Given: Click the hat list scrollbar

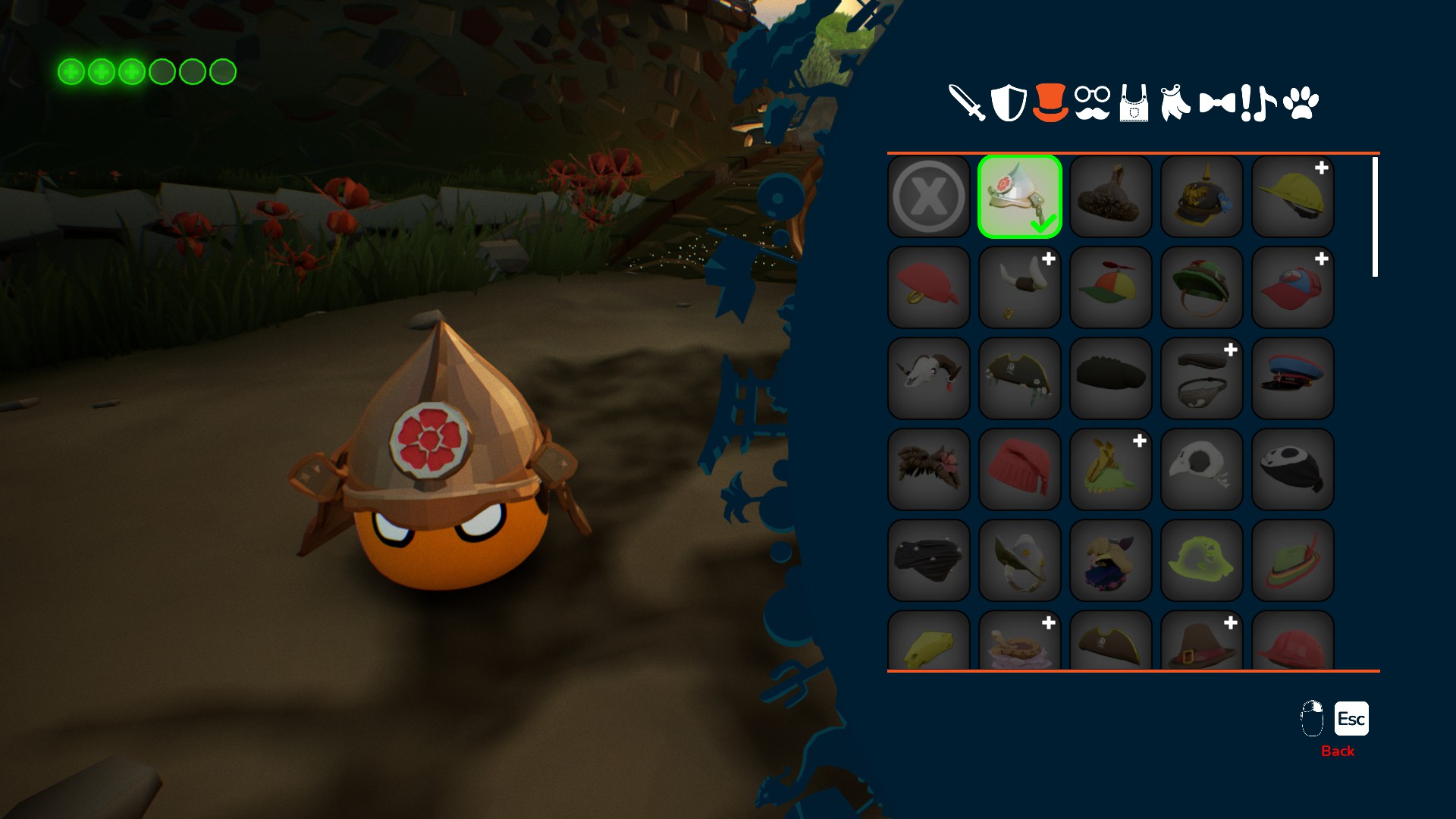Looking at the screenshot, I should (x=1375, y=217).
